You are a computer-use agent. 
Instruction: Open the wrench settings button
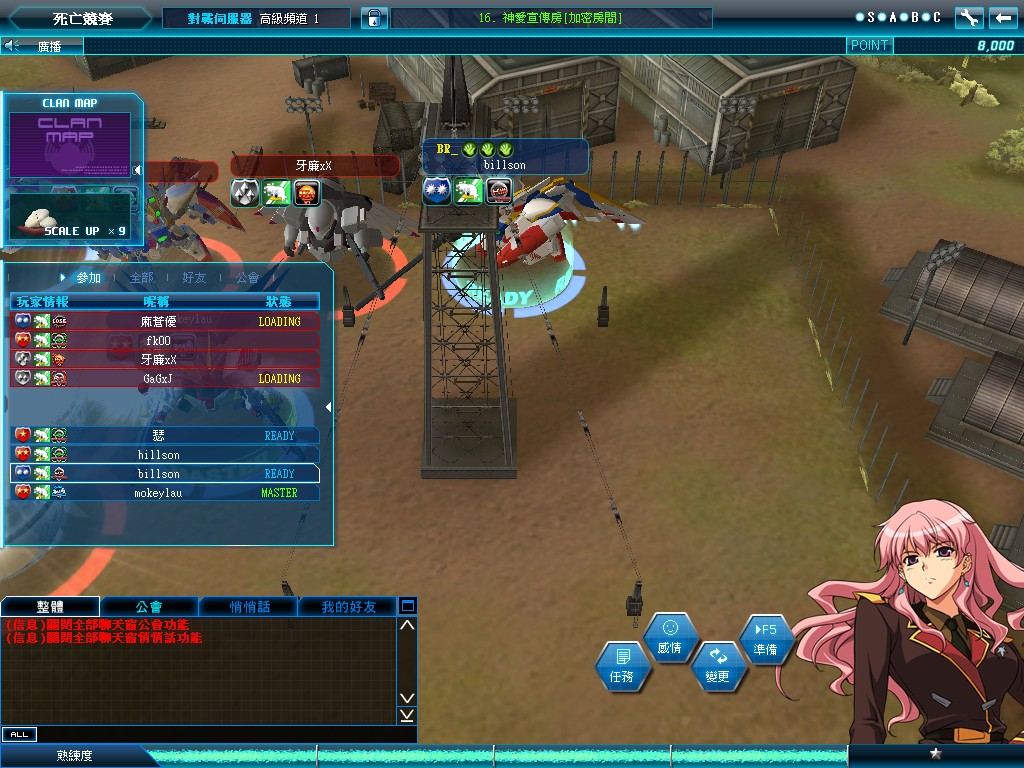click(x=968, y=17)
